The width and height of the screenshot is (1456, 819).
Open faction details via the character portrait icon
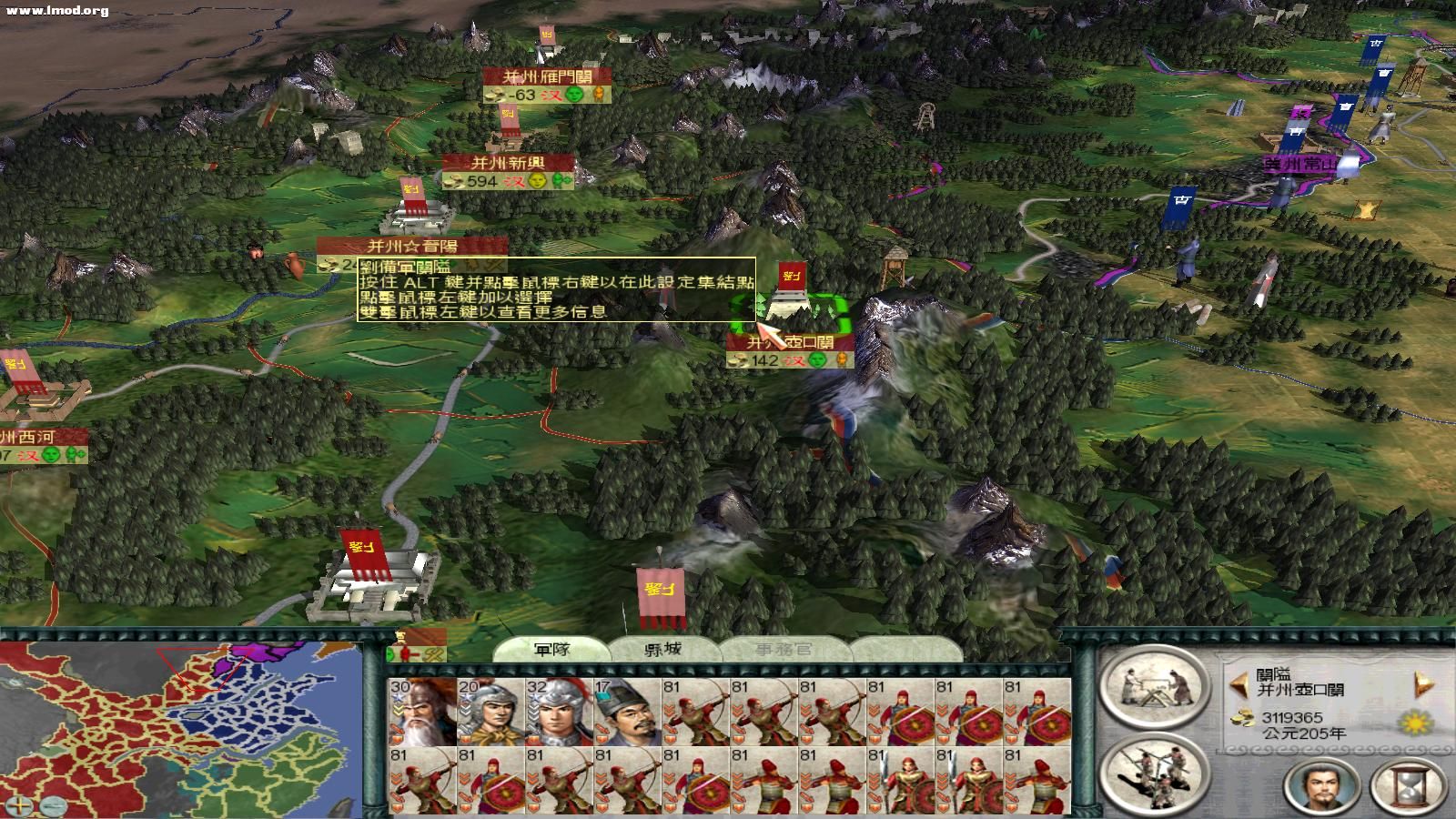[1321, 787]
